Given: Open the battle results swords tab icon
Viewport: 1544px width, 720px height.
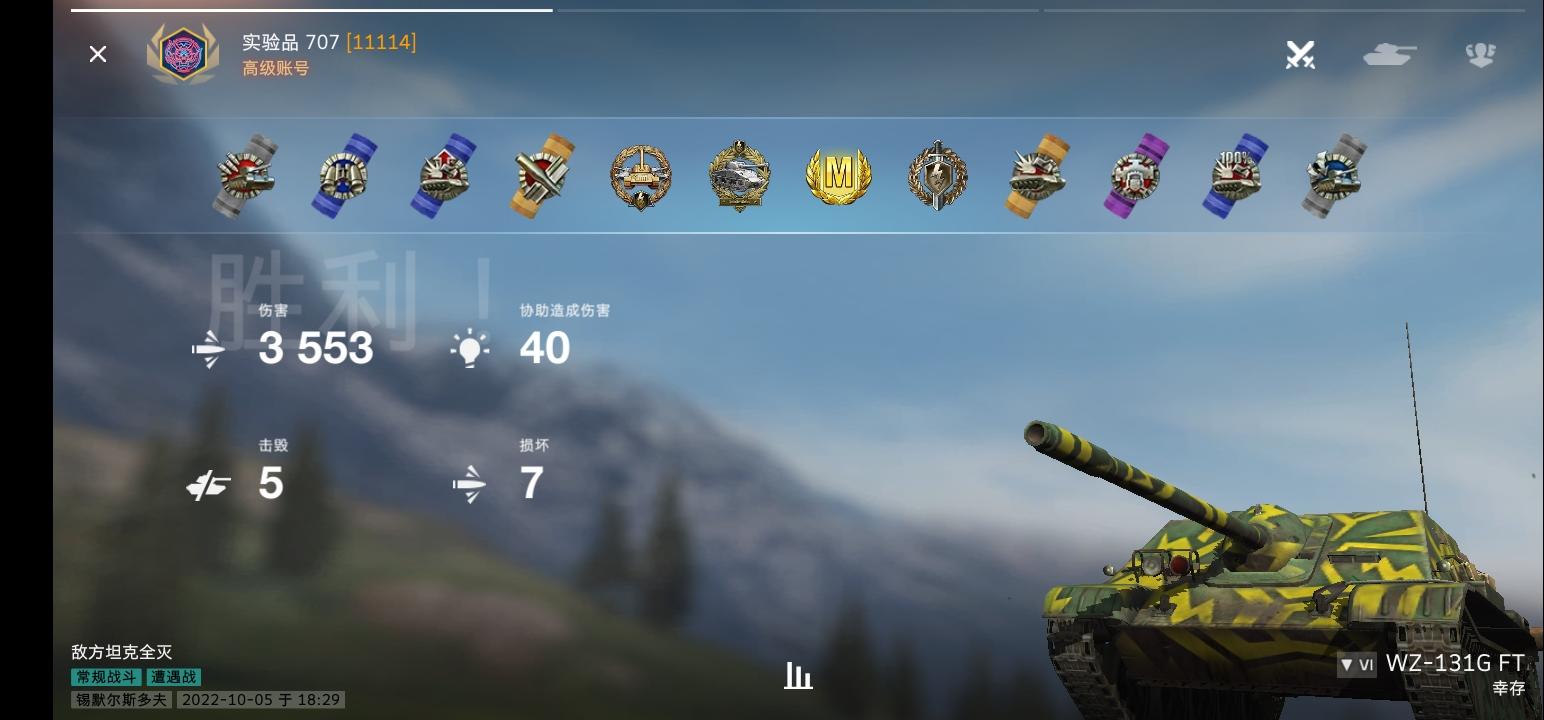Looking at the screenshot, I should [x=1299, y=55].
